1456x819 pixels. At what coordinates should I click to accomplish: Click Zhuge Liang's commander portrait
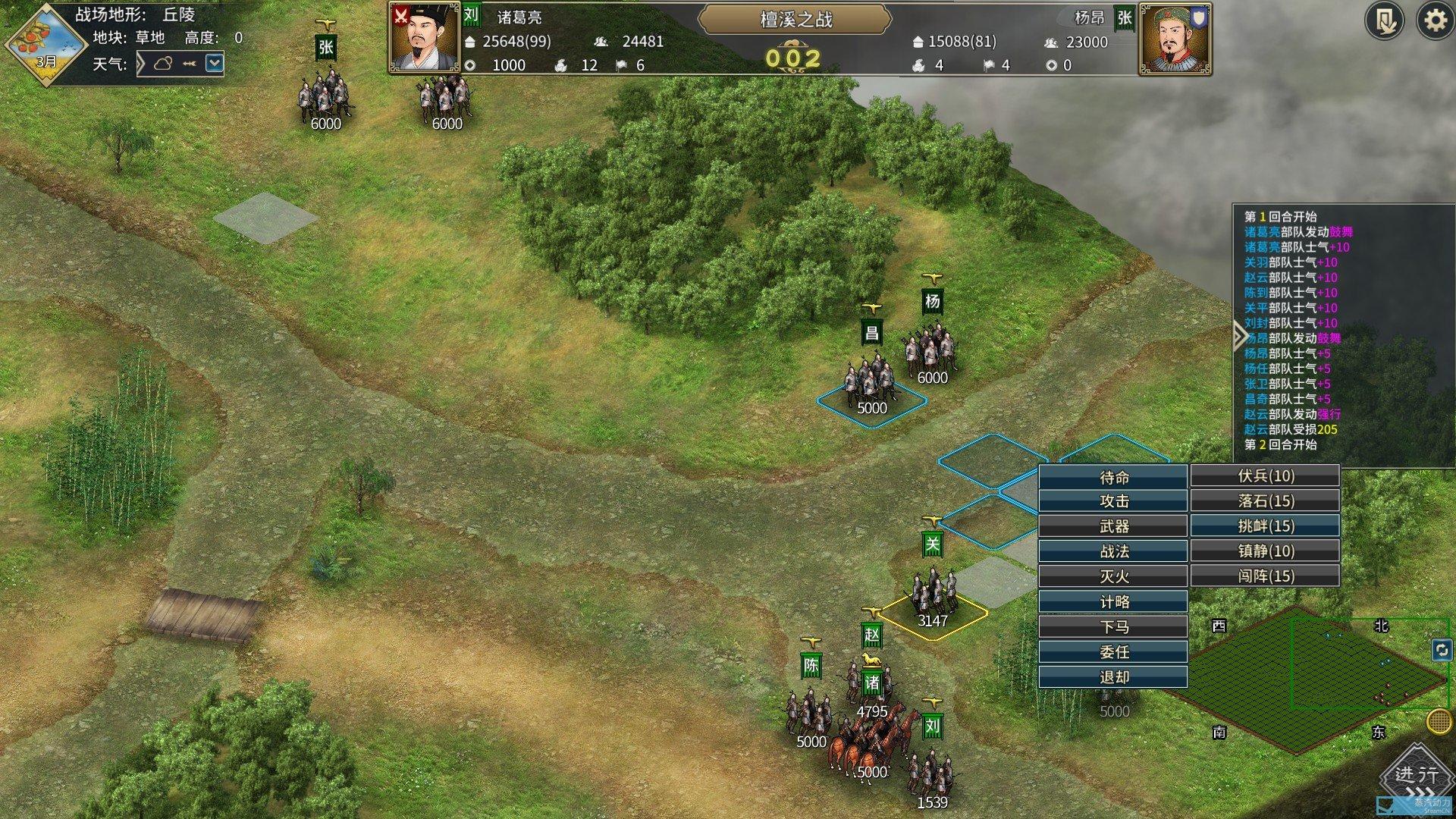click(424, 38)
